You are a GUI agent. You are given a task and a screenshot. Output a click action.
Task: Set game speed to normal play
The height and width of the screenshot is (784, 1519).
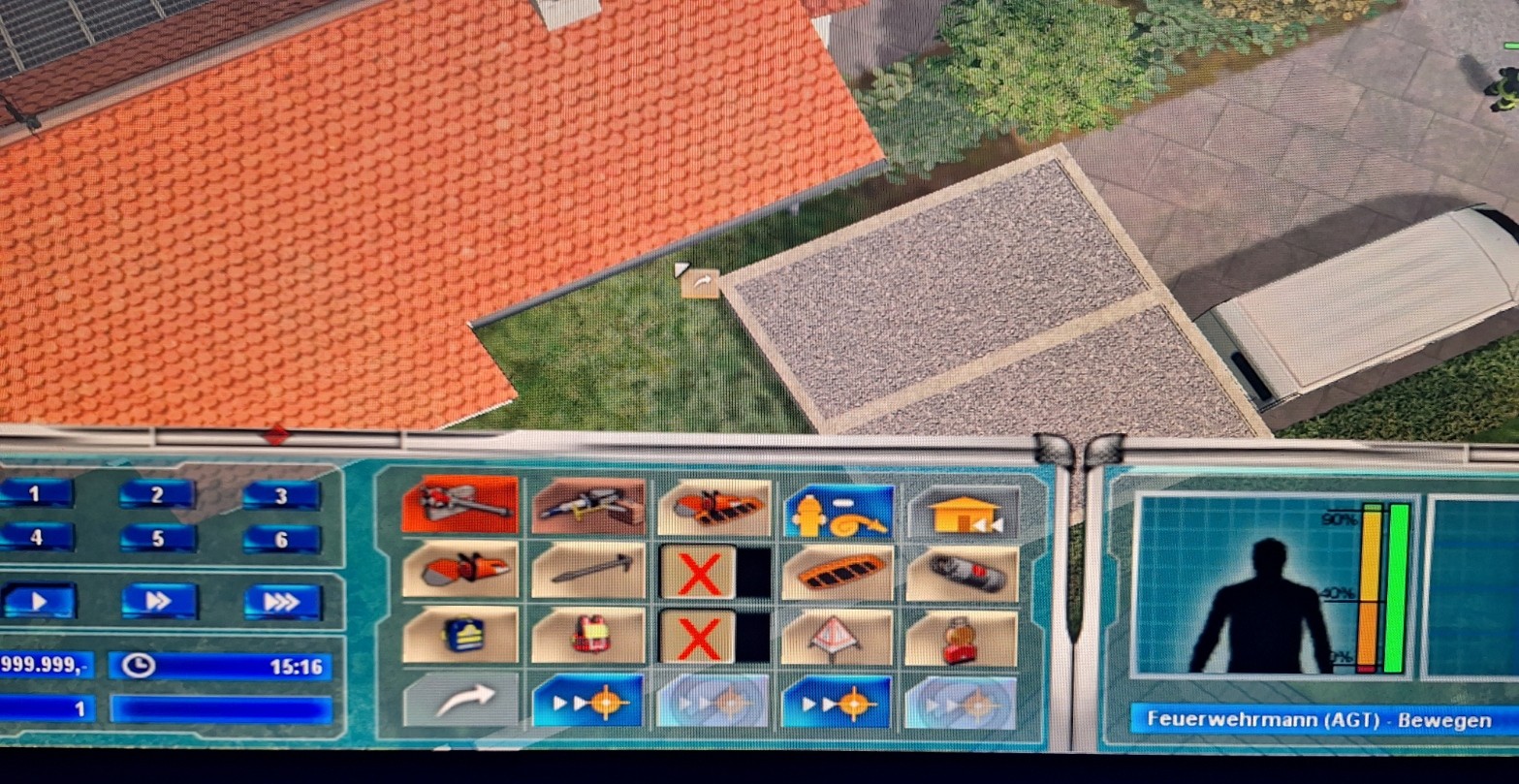point(39,601)
